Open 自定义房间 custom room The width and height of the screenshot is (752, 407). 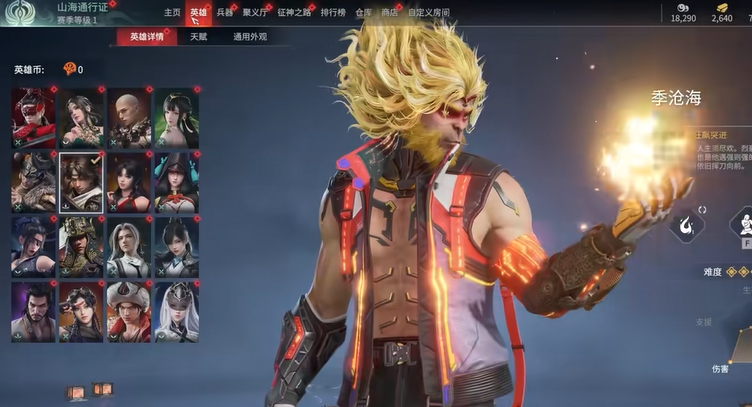pyautogui.click(x=429, y=12)
